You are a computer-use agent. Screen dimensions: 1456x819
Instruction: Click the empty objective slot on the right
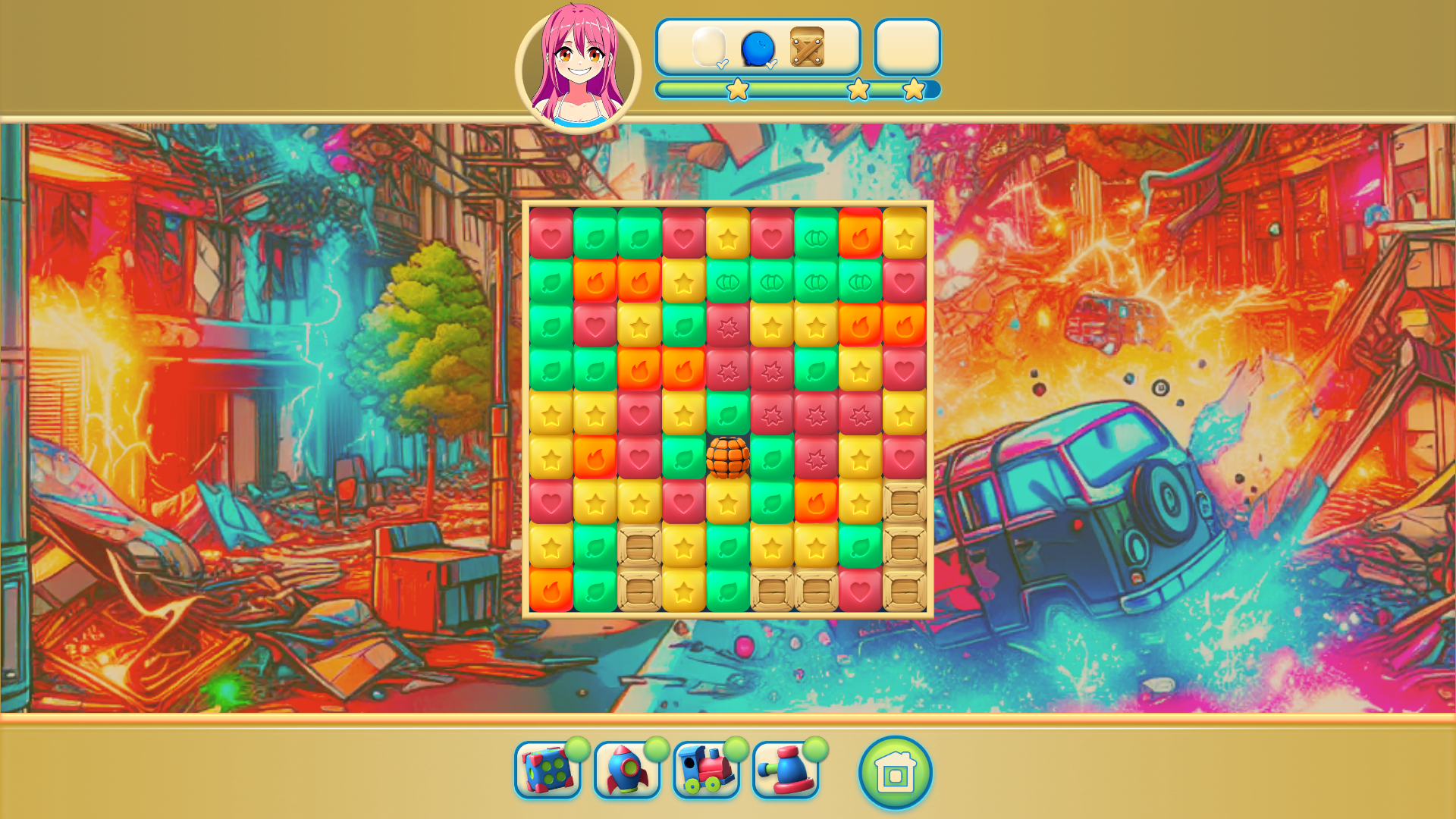coord(907,48)
